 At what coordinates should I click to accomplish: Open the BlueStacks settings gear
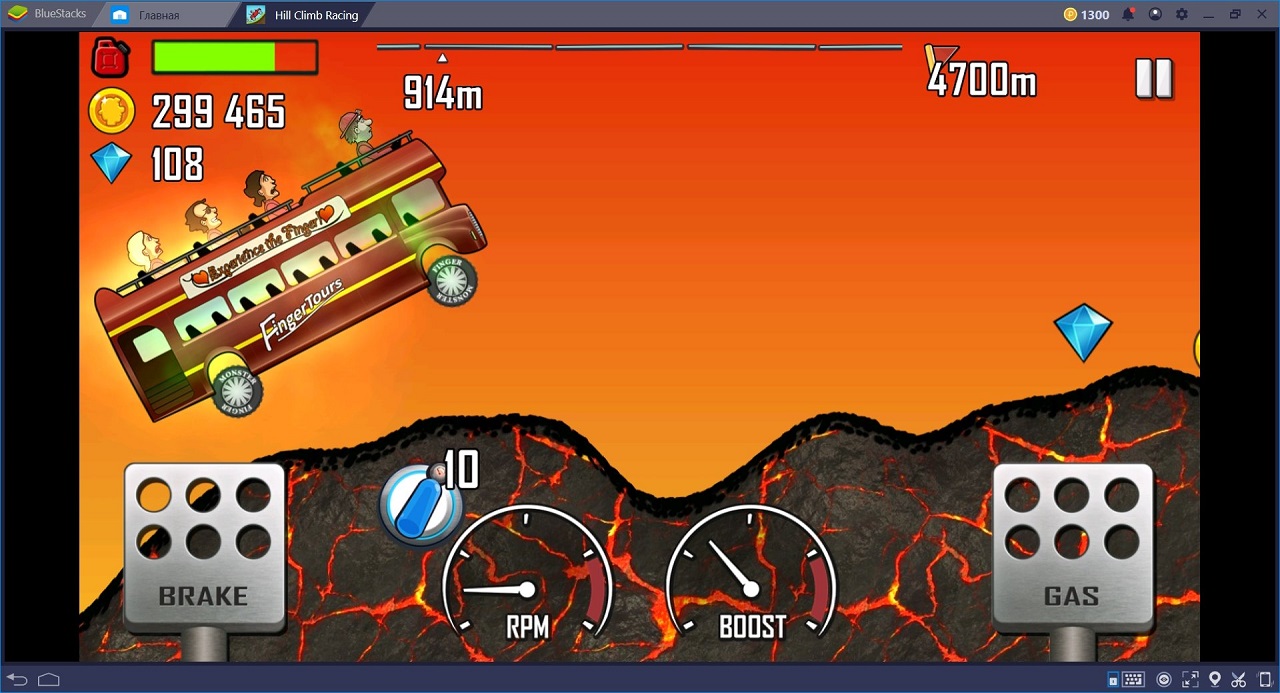click(1182, 15)
